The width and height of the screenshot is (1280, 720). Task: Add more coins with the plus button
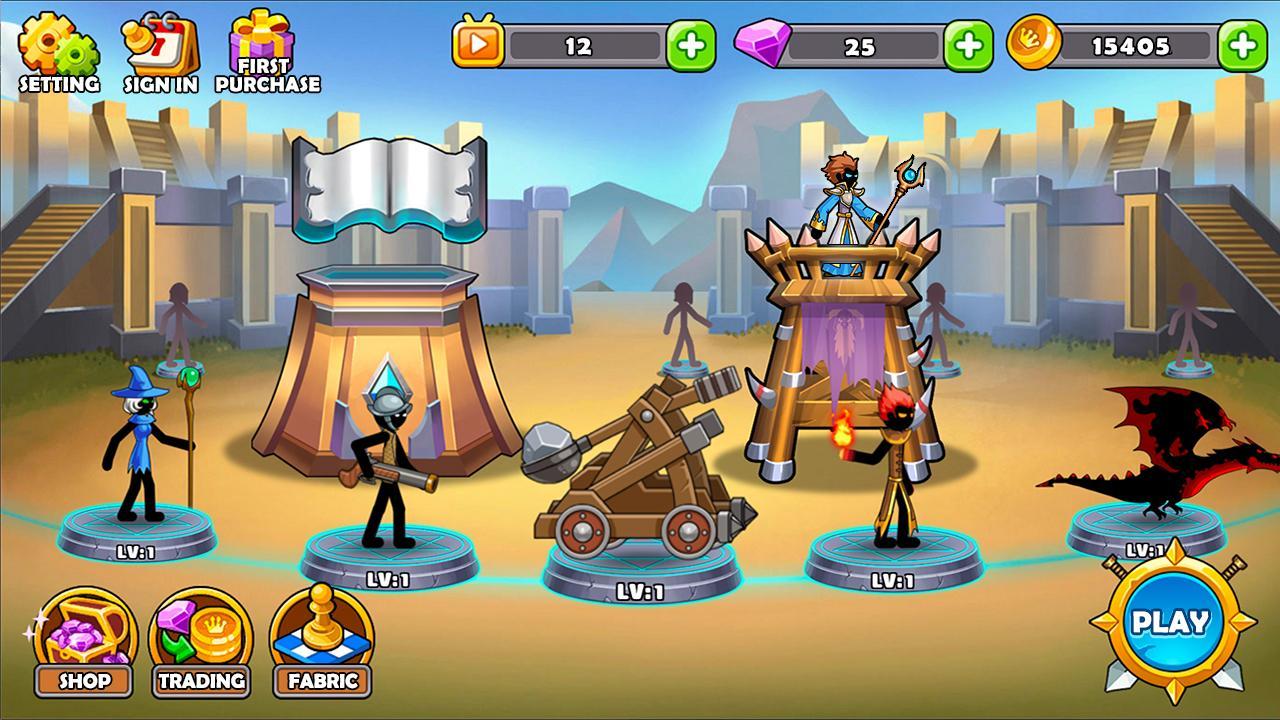pyautogui.click(x=1243, y=42)
